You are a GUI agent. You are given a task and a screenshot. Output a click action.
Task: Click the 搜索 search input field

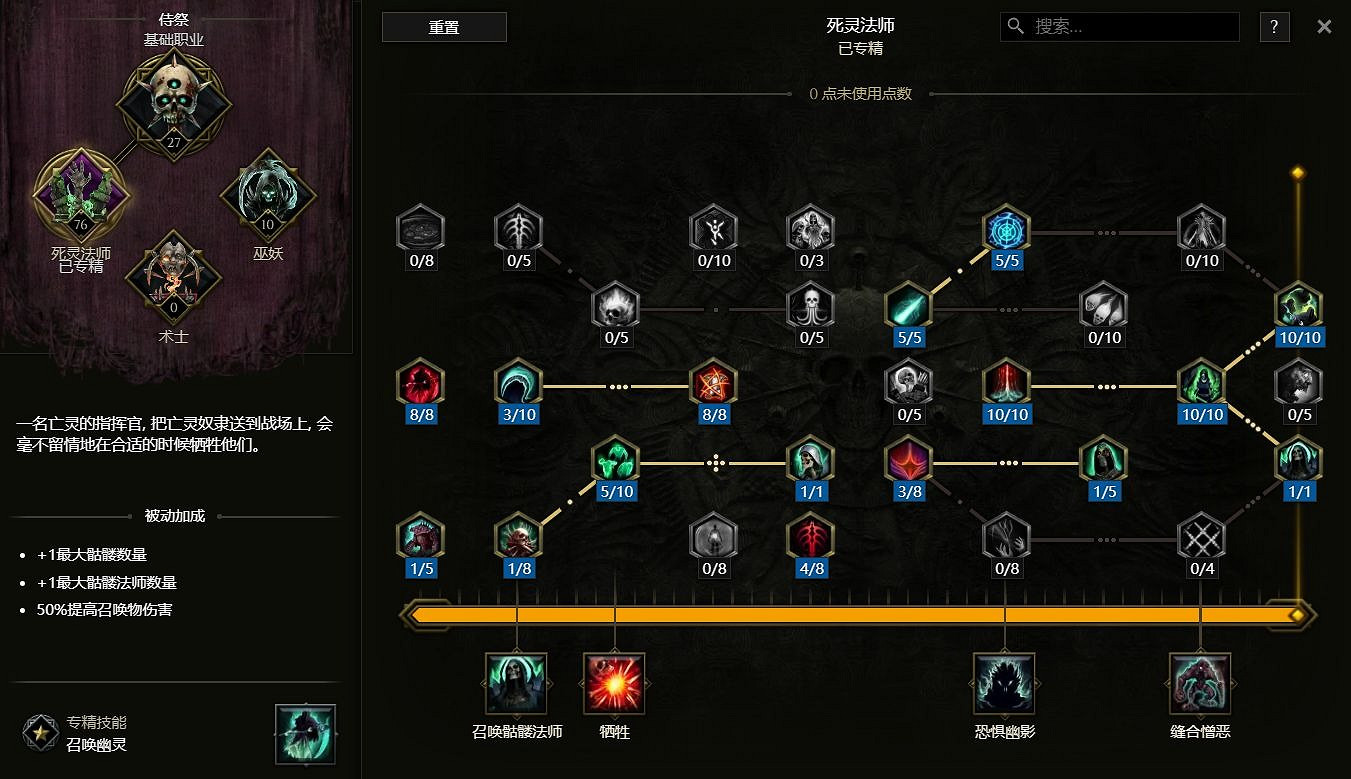(1118, 27)
